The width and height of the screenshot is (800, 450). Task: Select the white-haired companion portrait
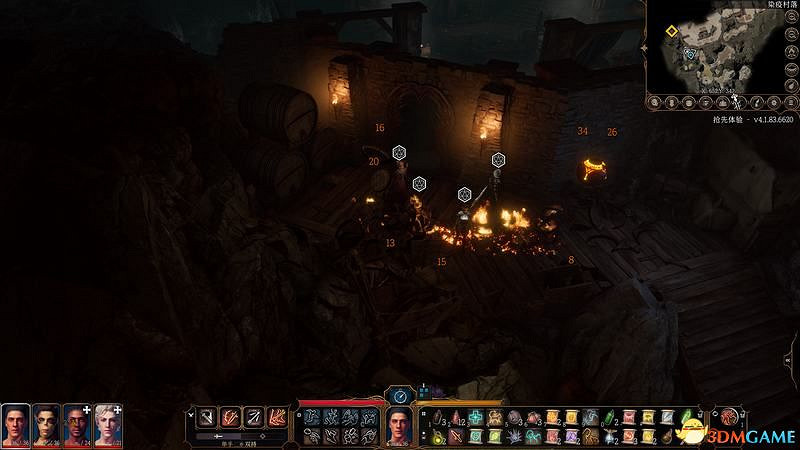tap(108, 425)
